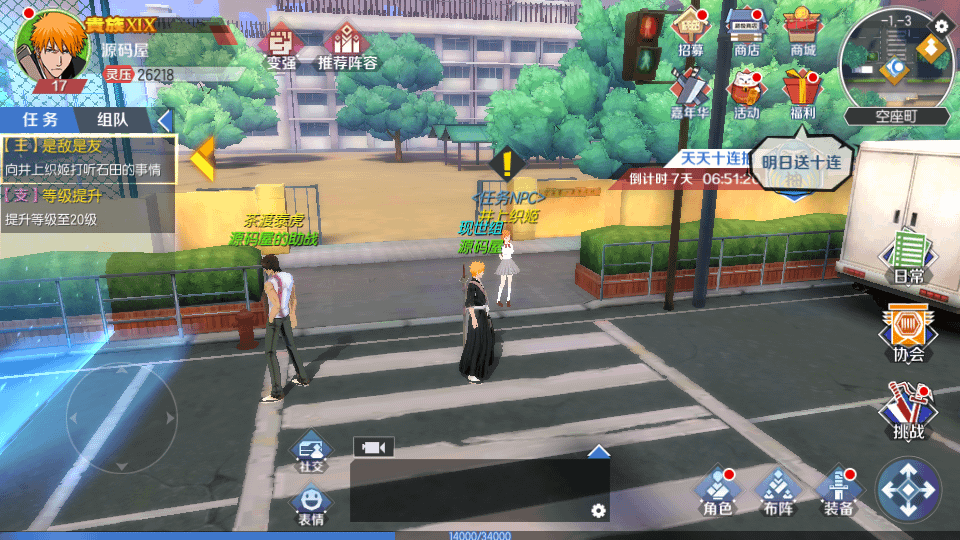The height and width of the screenshot is (540, 960).
Task: Open the 表情 emote smiley button
Action: pyautogui.click(x=311, y=503)
